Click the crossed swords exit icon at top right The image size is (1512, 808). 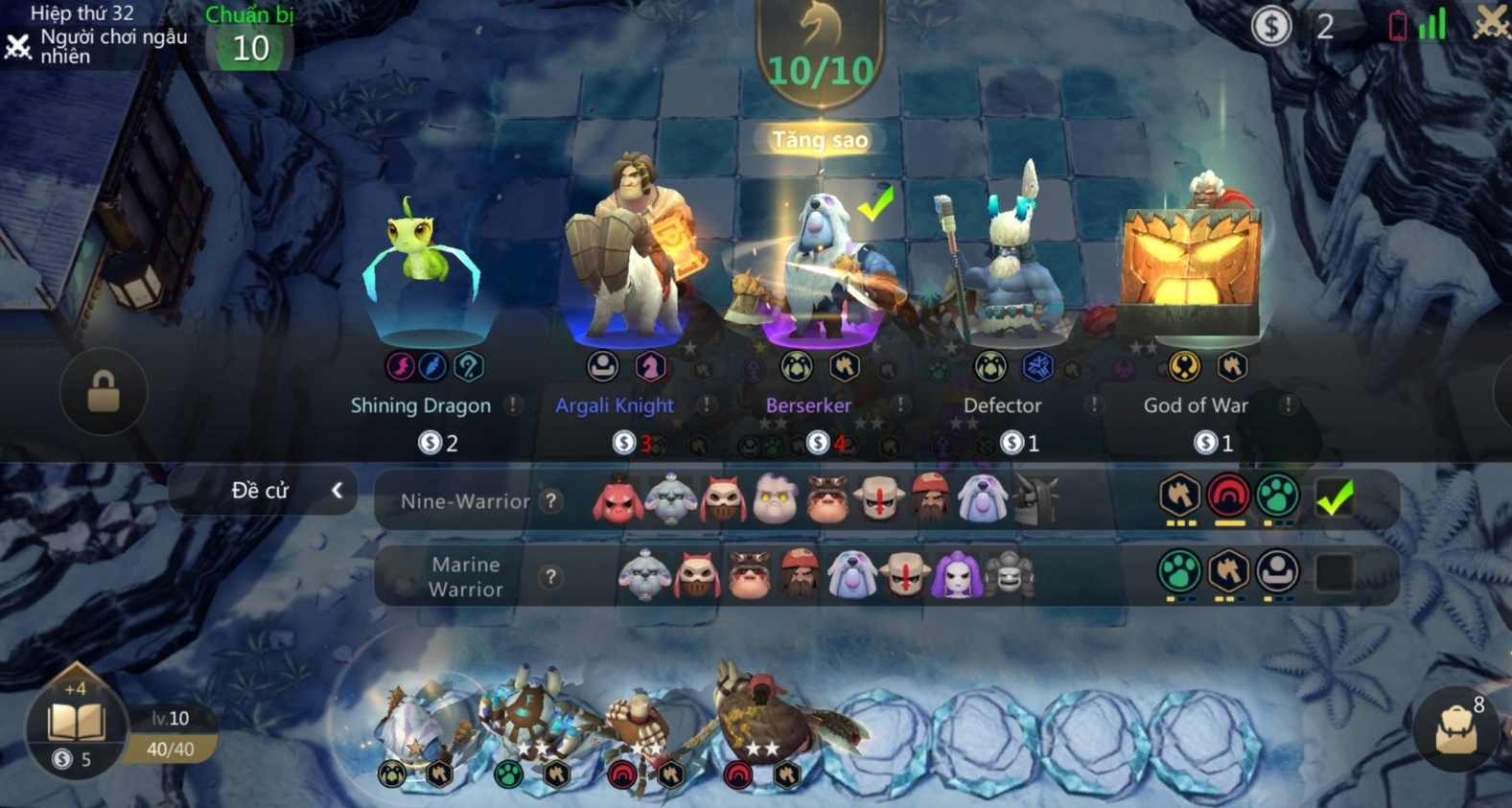pos(1492,21)
